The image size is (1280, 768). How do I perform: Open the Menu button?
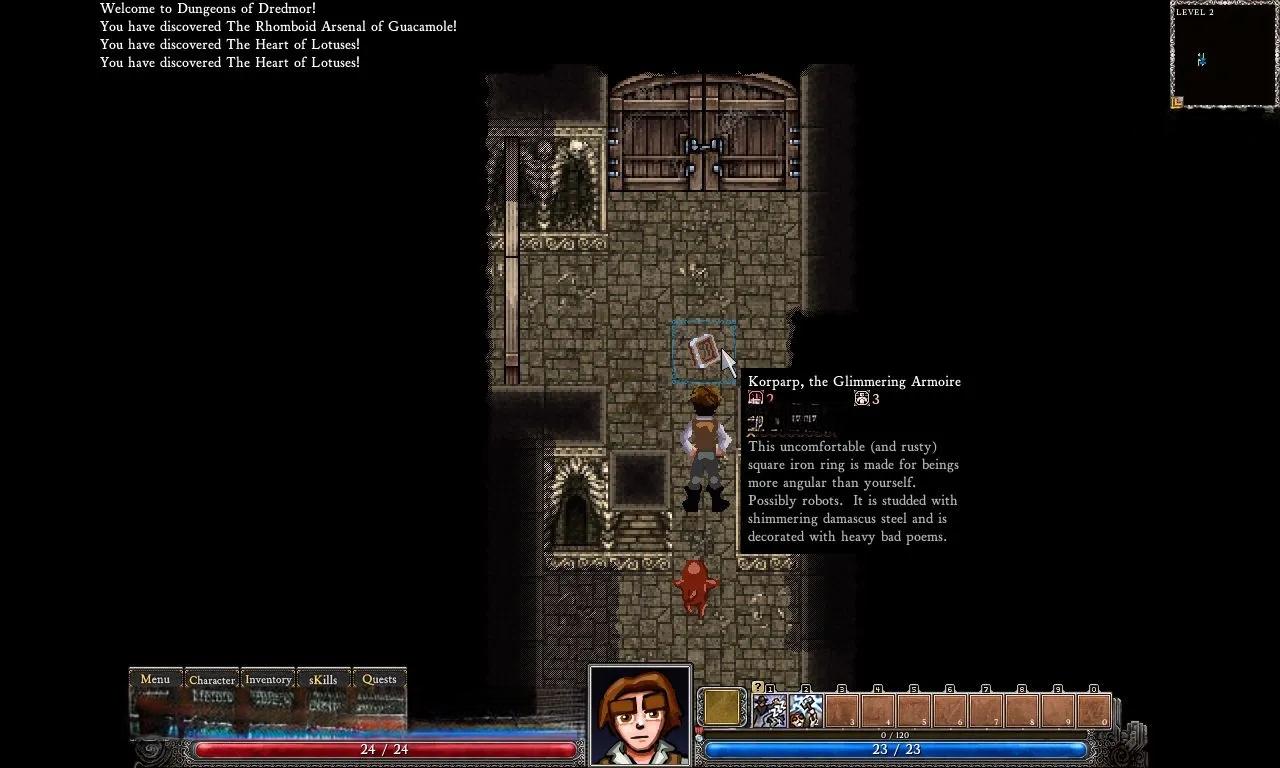point(155,680)
